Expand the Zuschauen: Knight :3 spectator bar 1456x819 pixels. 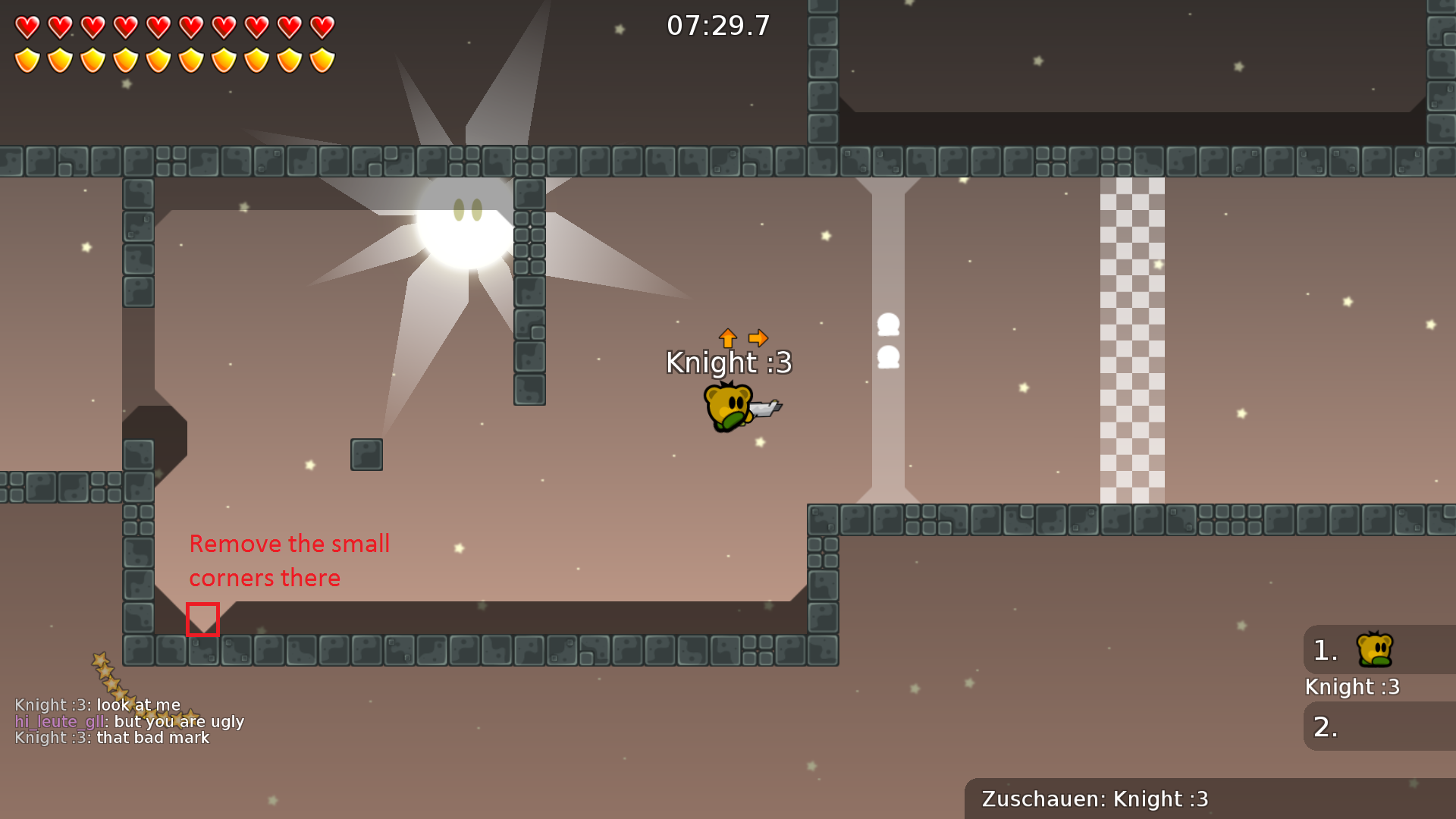click(1094, 799)
